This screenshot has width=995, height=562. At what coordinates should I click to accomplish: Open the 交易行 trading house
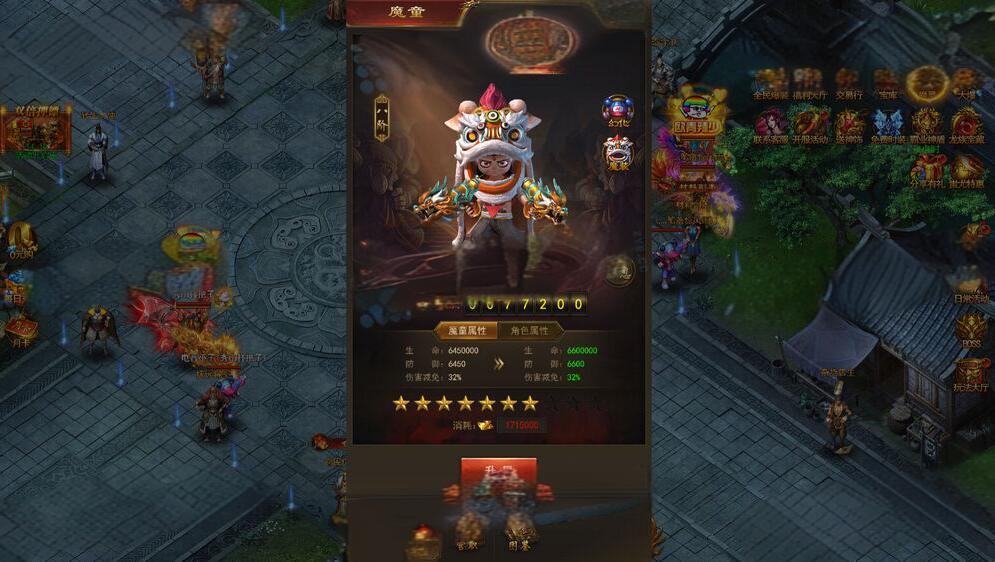[x=847, y=83]
